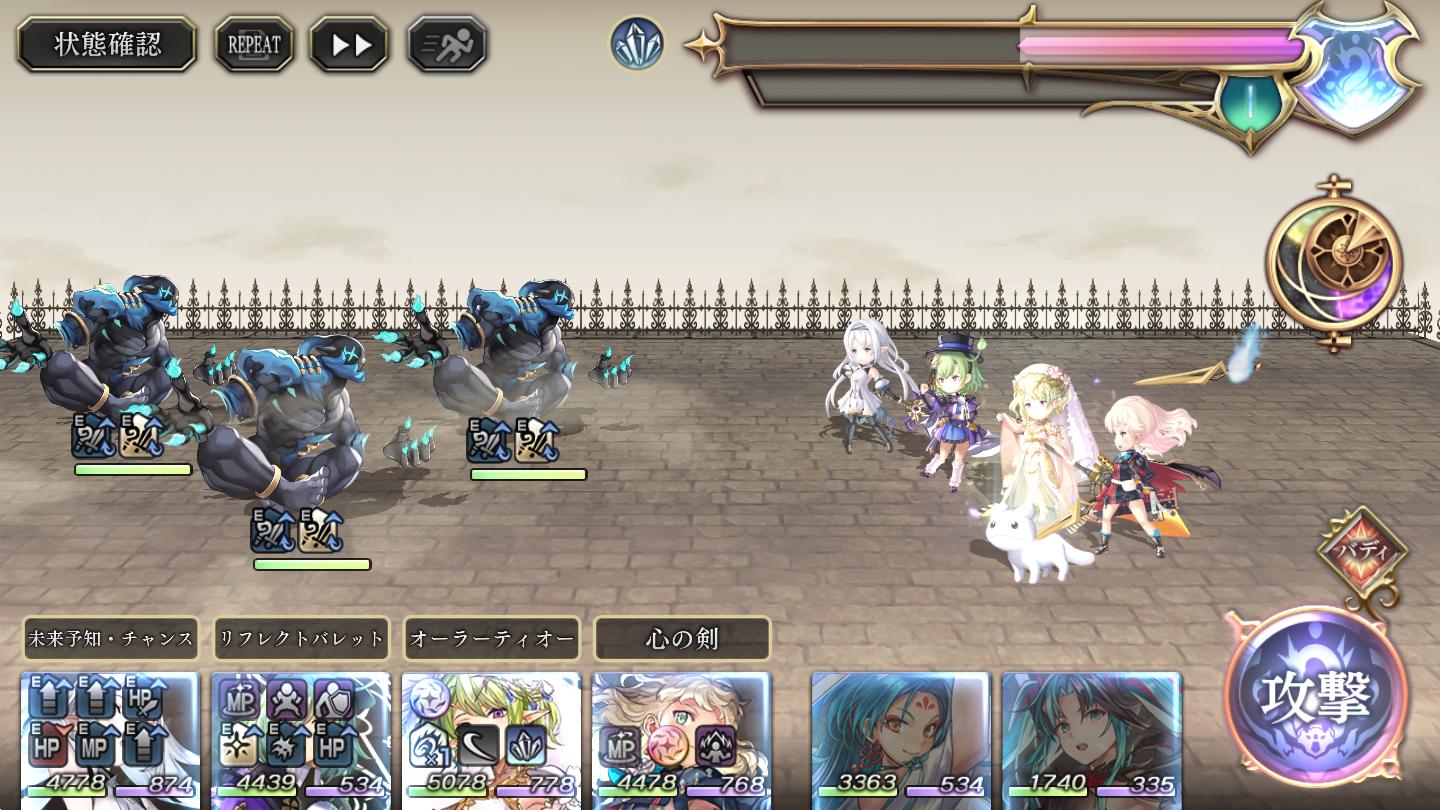
Task: Select the green-haired character card with 5078 HP
Action: [x=491, y=740]
